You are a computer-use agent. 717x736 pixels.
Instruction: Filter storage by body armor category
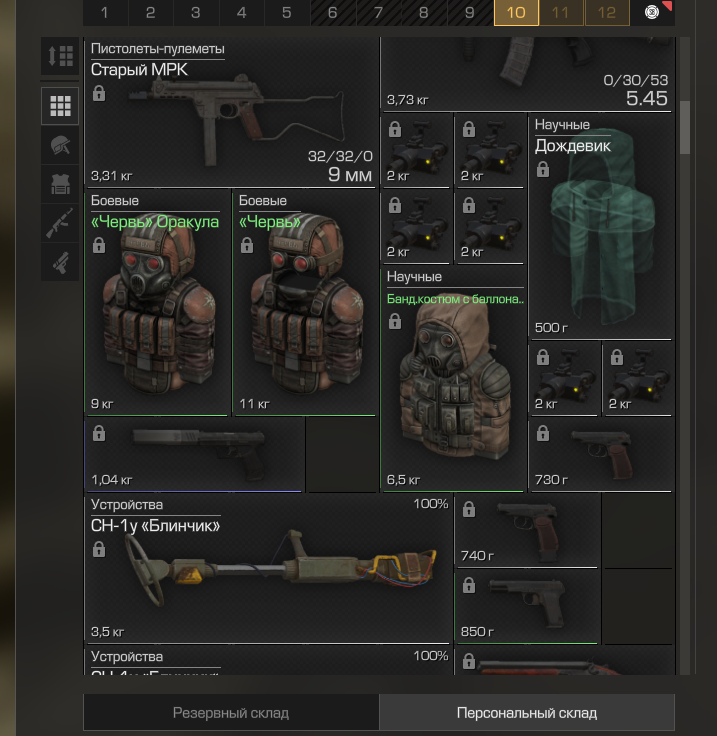[60, 184]
